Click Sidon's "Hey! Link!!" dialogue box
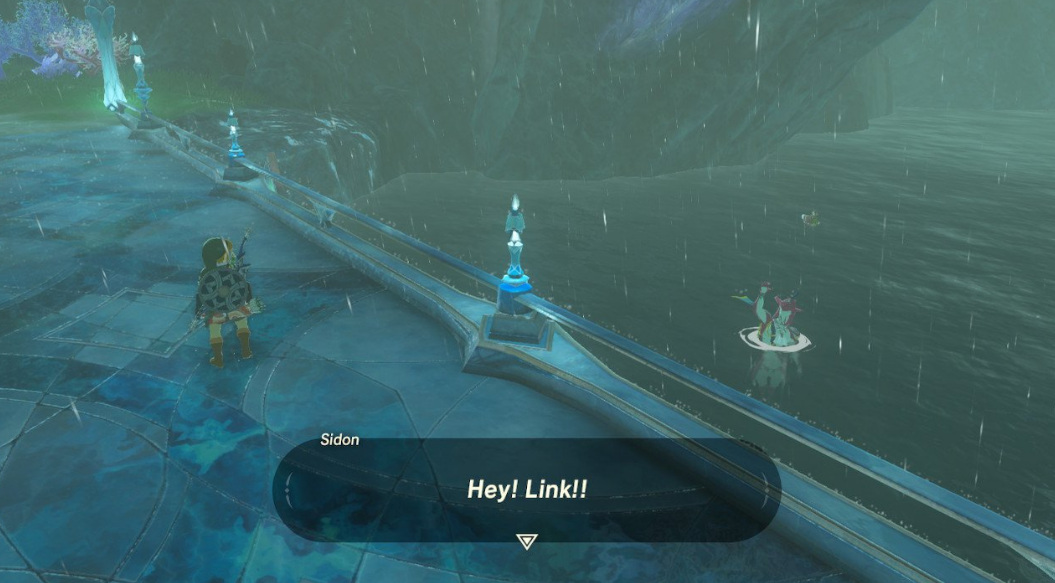 pos(526,489)
